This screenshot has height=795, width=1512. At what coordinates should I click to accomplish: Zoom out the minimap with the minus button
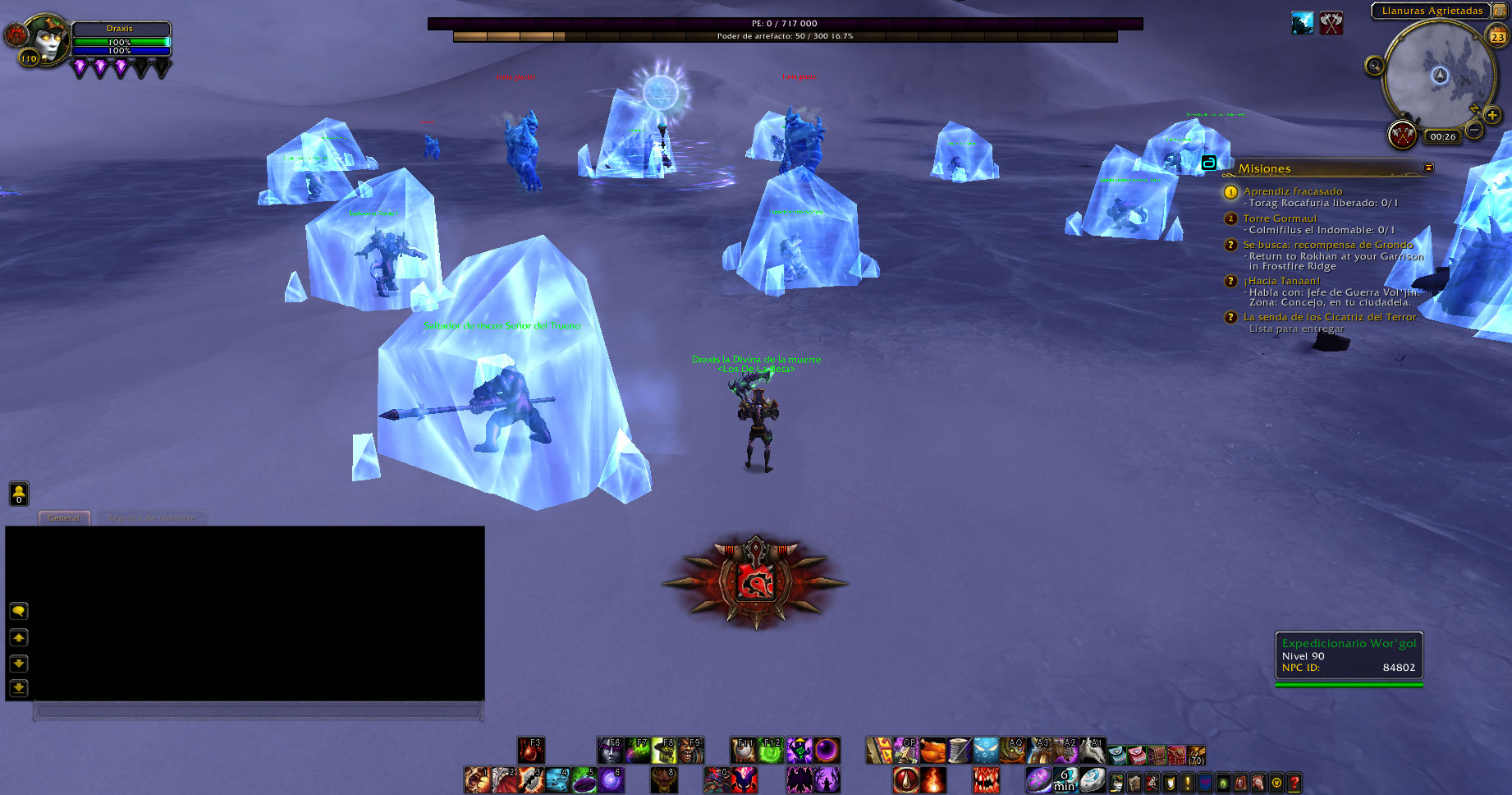coord(1474,130)
